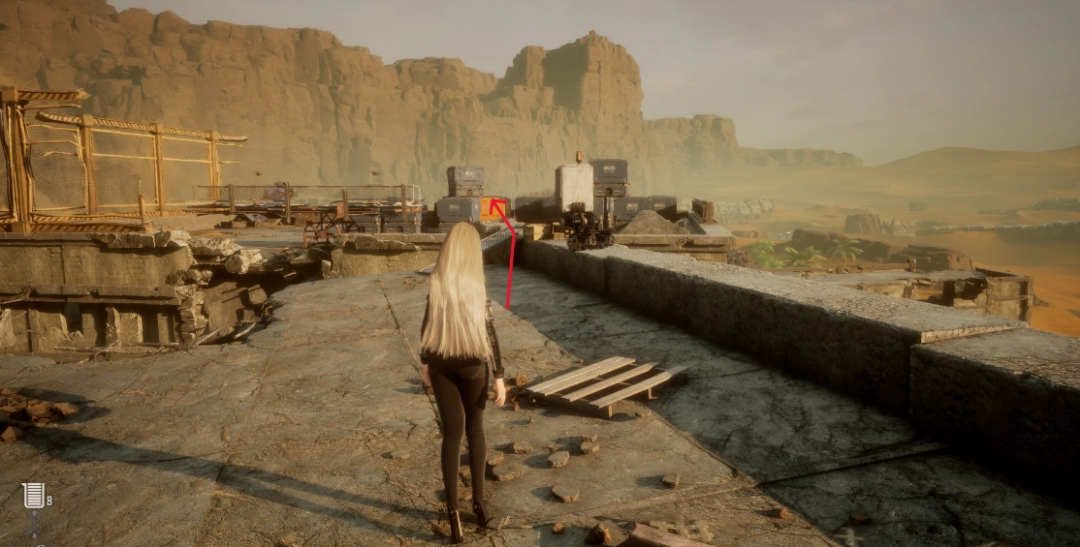The image size is (1080, 547).
Task: Select the beaker item icon
Action: pos(33,496)
